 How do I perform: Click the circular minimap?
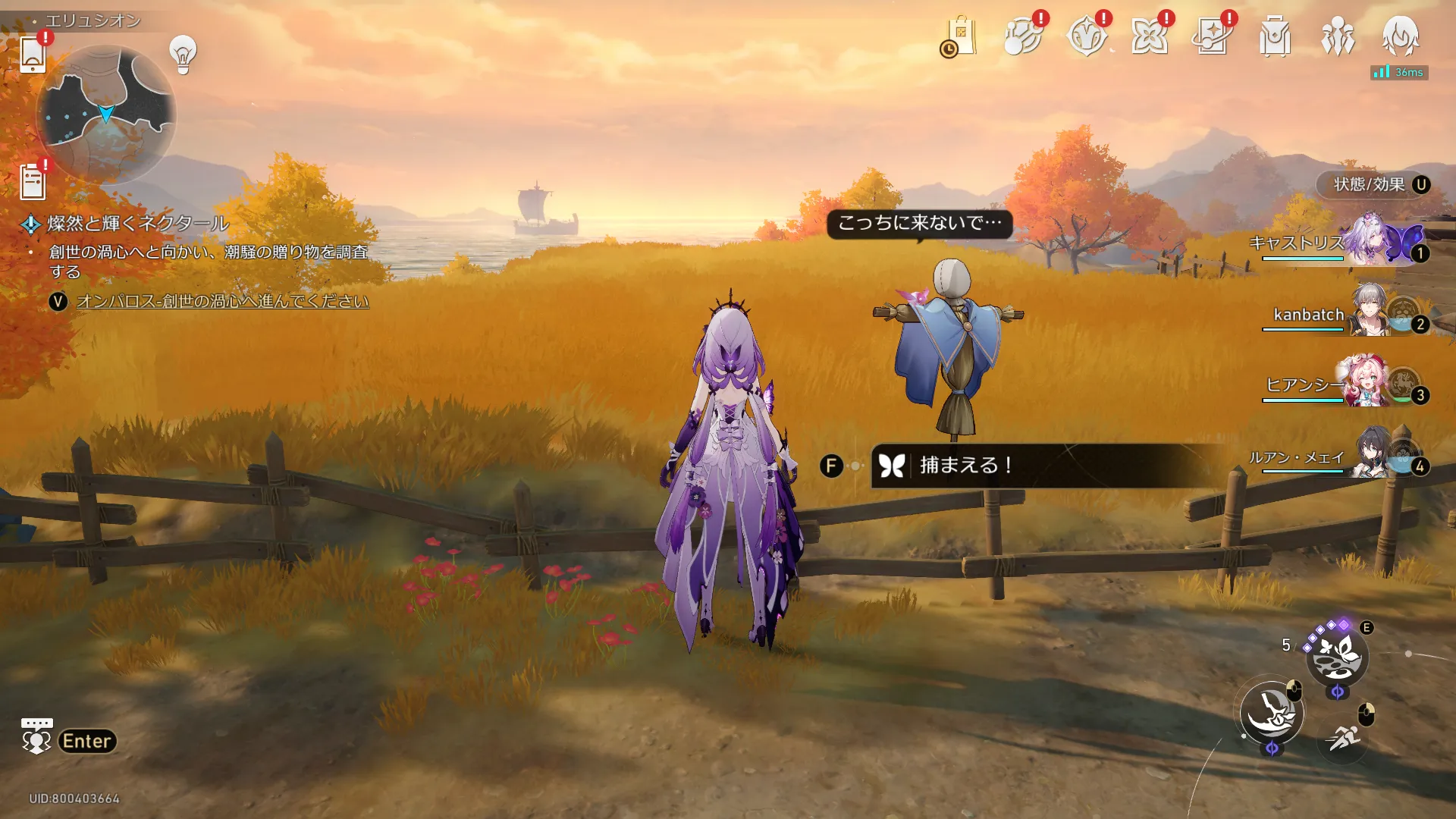point(106,115)
